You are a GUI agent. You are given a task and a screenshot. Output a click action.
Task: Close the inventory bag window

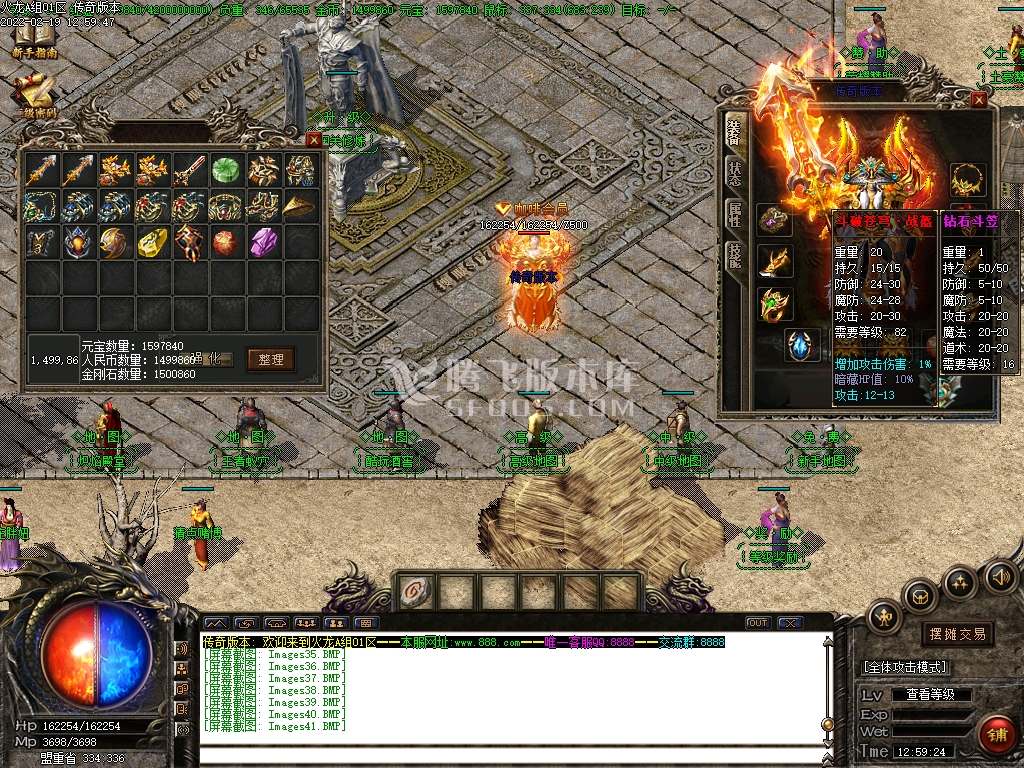pyautogui.click(x=314, y=140)
